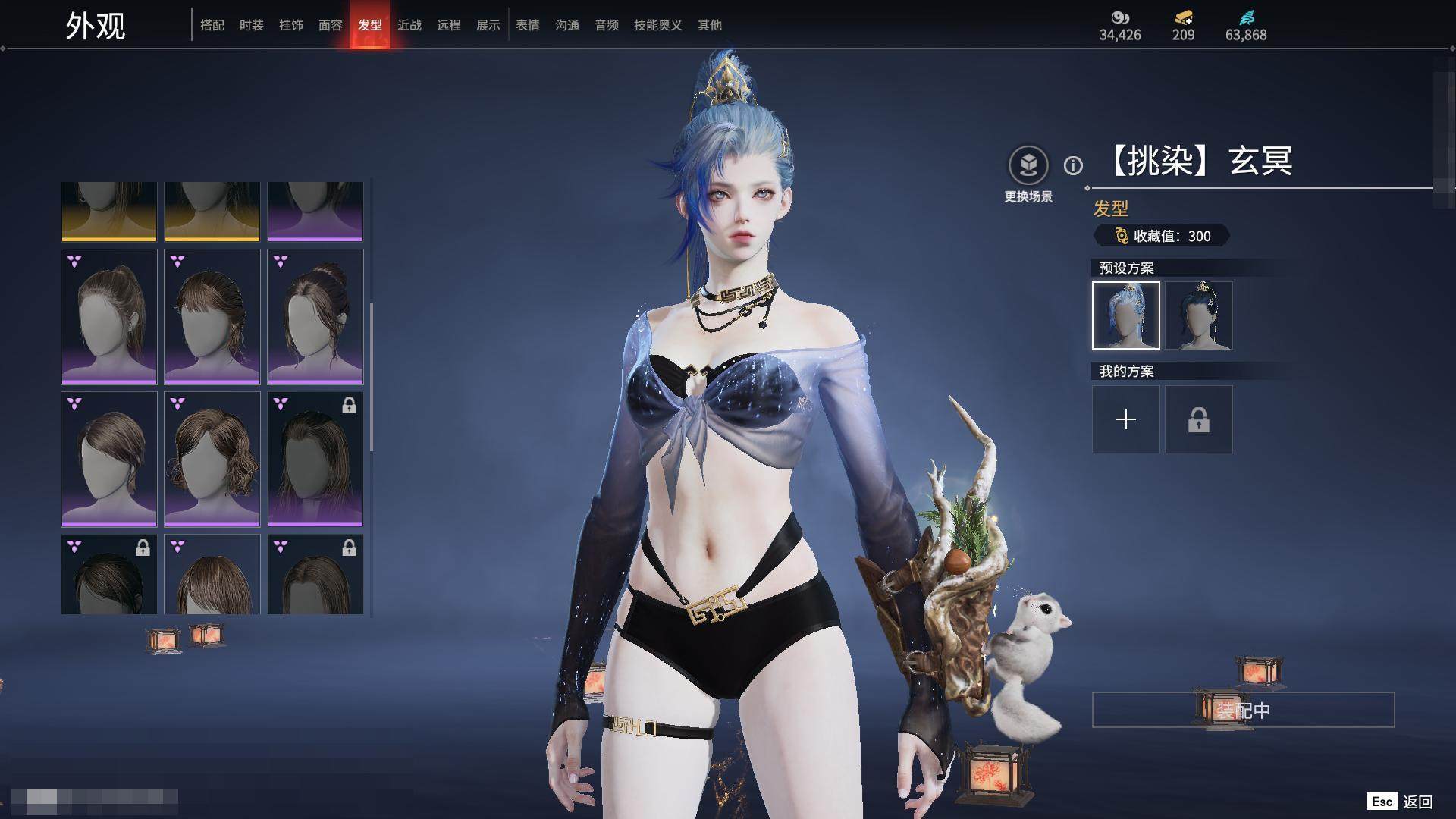Open the 表情 emotes tab
Viewport: 1456px width, 819px height.
pyautogui.click(x=528, y=25)
